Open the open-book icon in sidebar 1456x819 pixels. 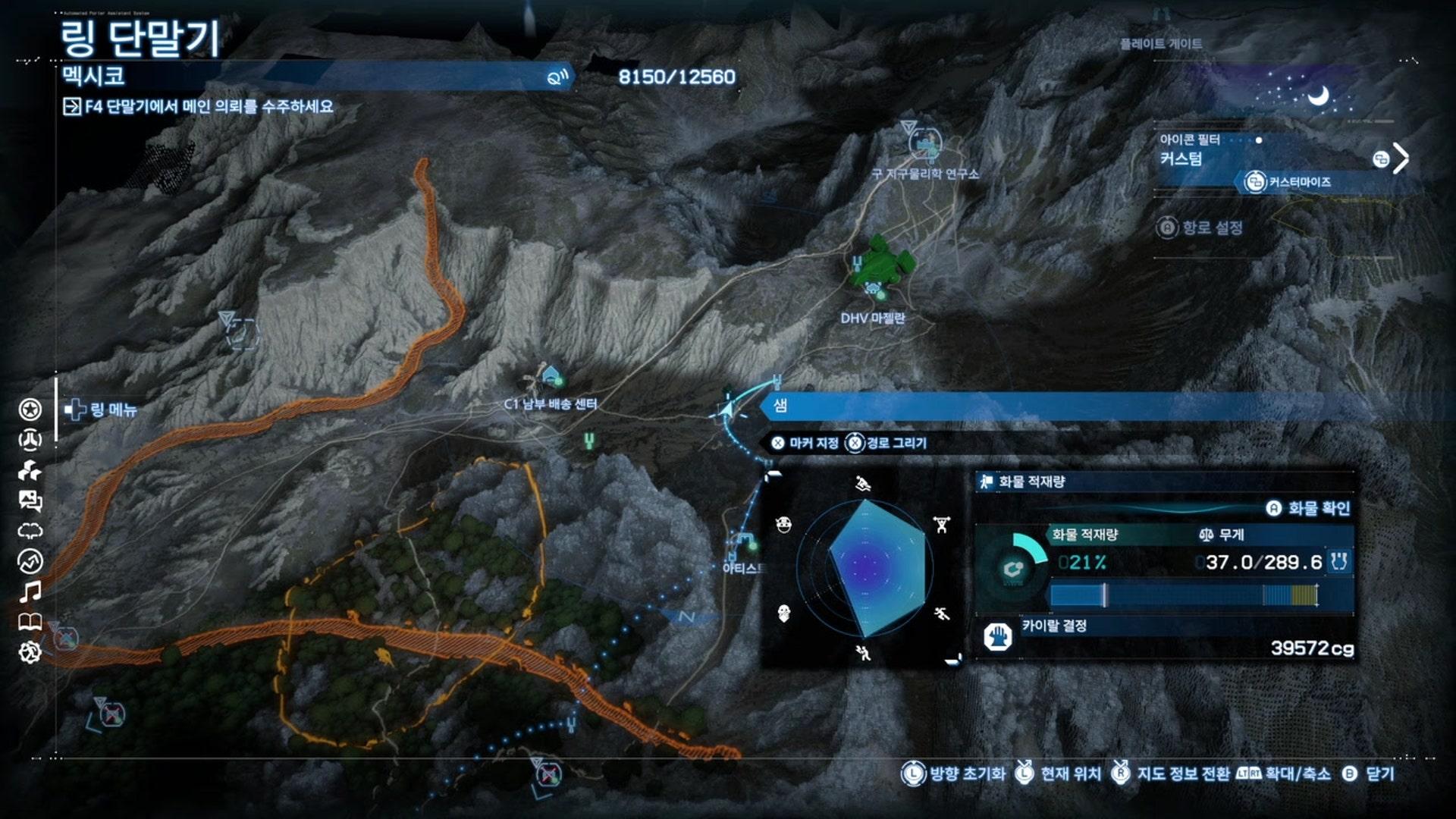pyautogui.click(x=30, y=623)
